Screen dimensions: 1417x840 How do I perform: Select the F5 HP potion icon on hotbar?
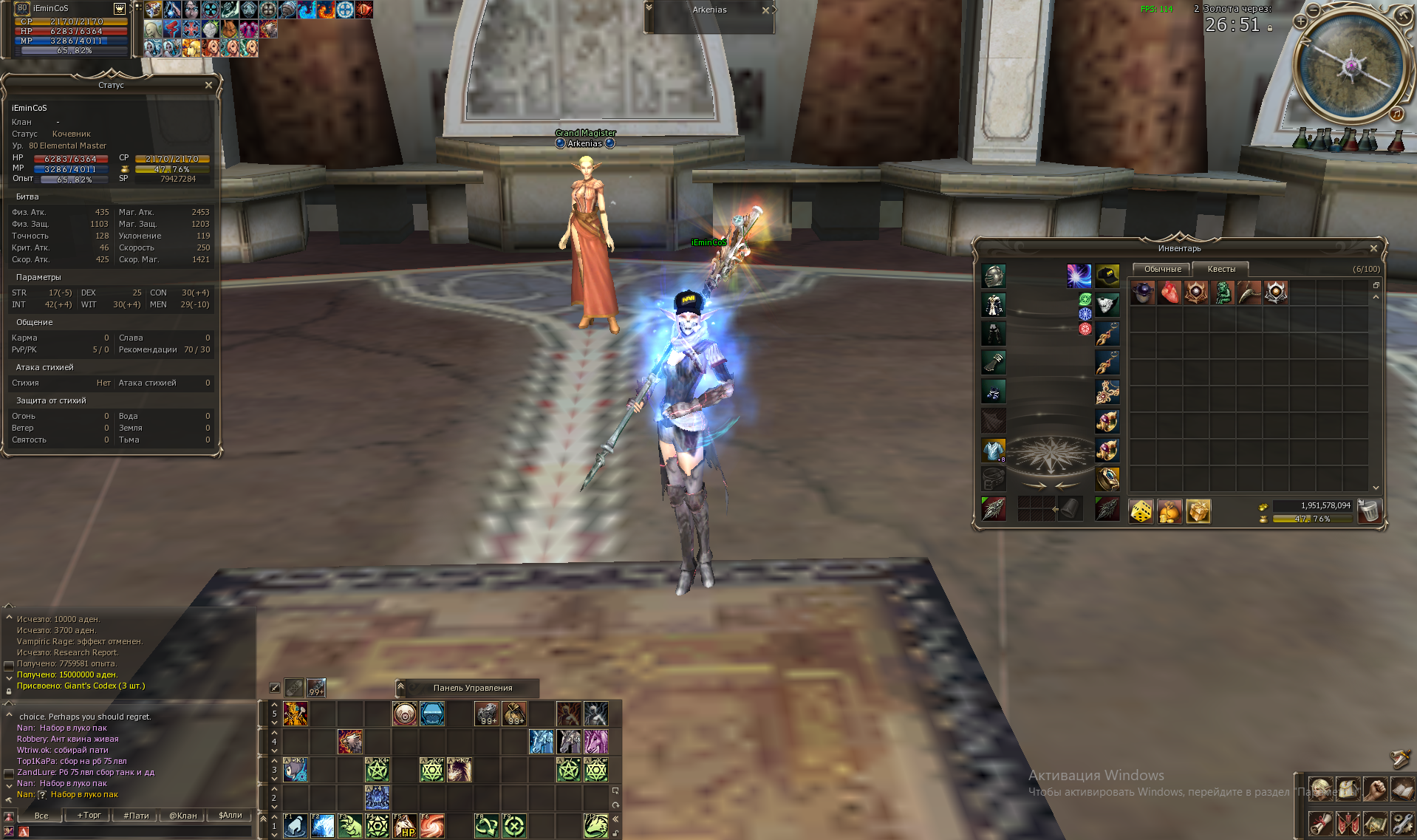coord(403,826)
